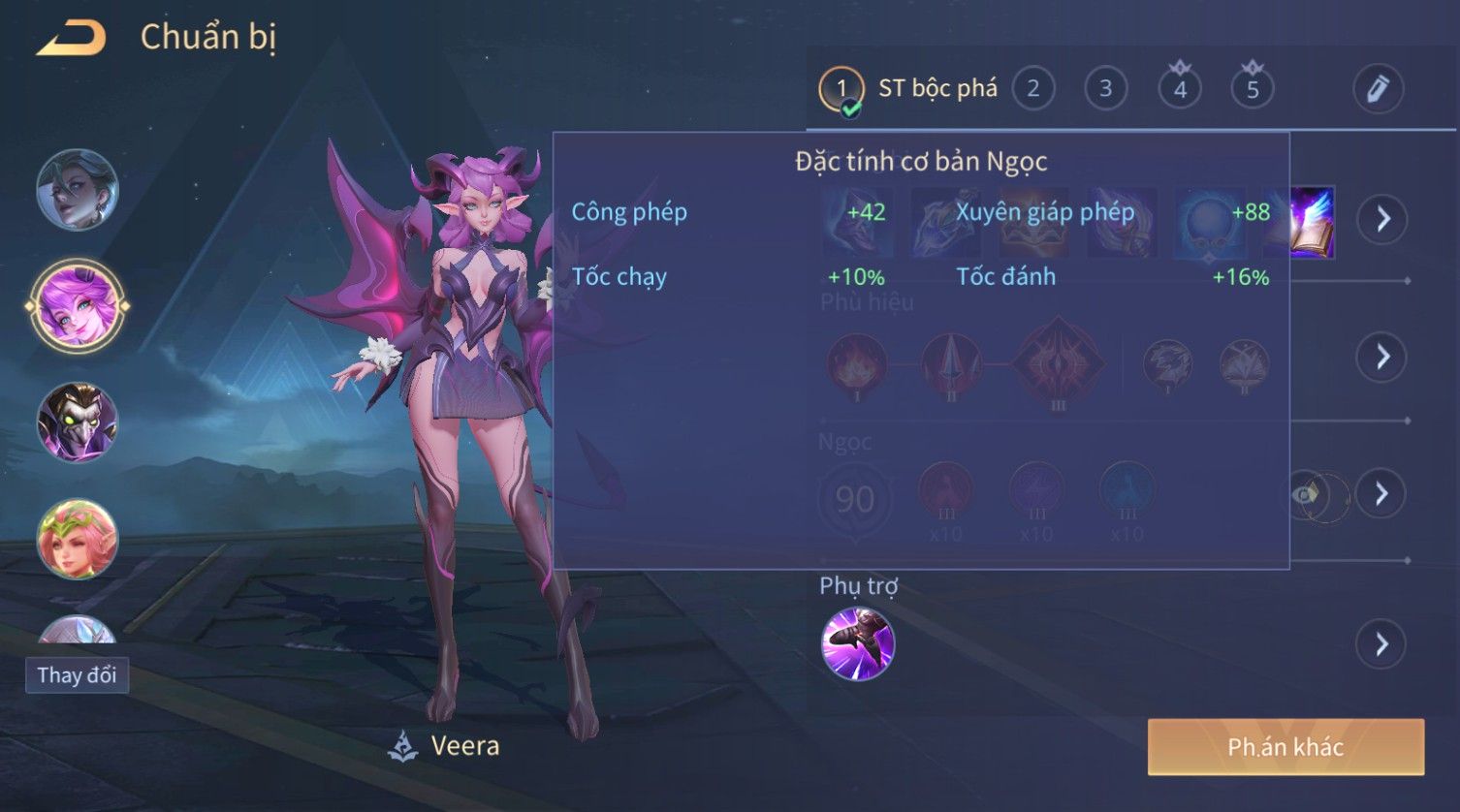The width and height of the screenshot is (1460, 812).
Task: Open the Phù hiệu badge arrow
Action: click(1381, 357)
